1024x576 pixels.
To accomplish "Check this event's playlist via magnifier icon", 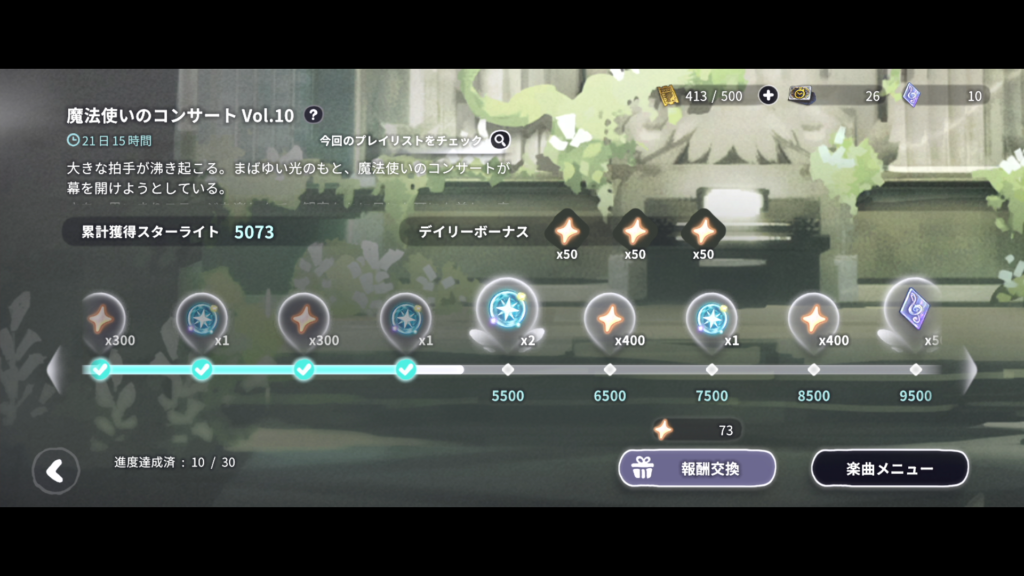I will tap(500, 140).
